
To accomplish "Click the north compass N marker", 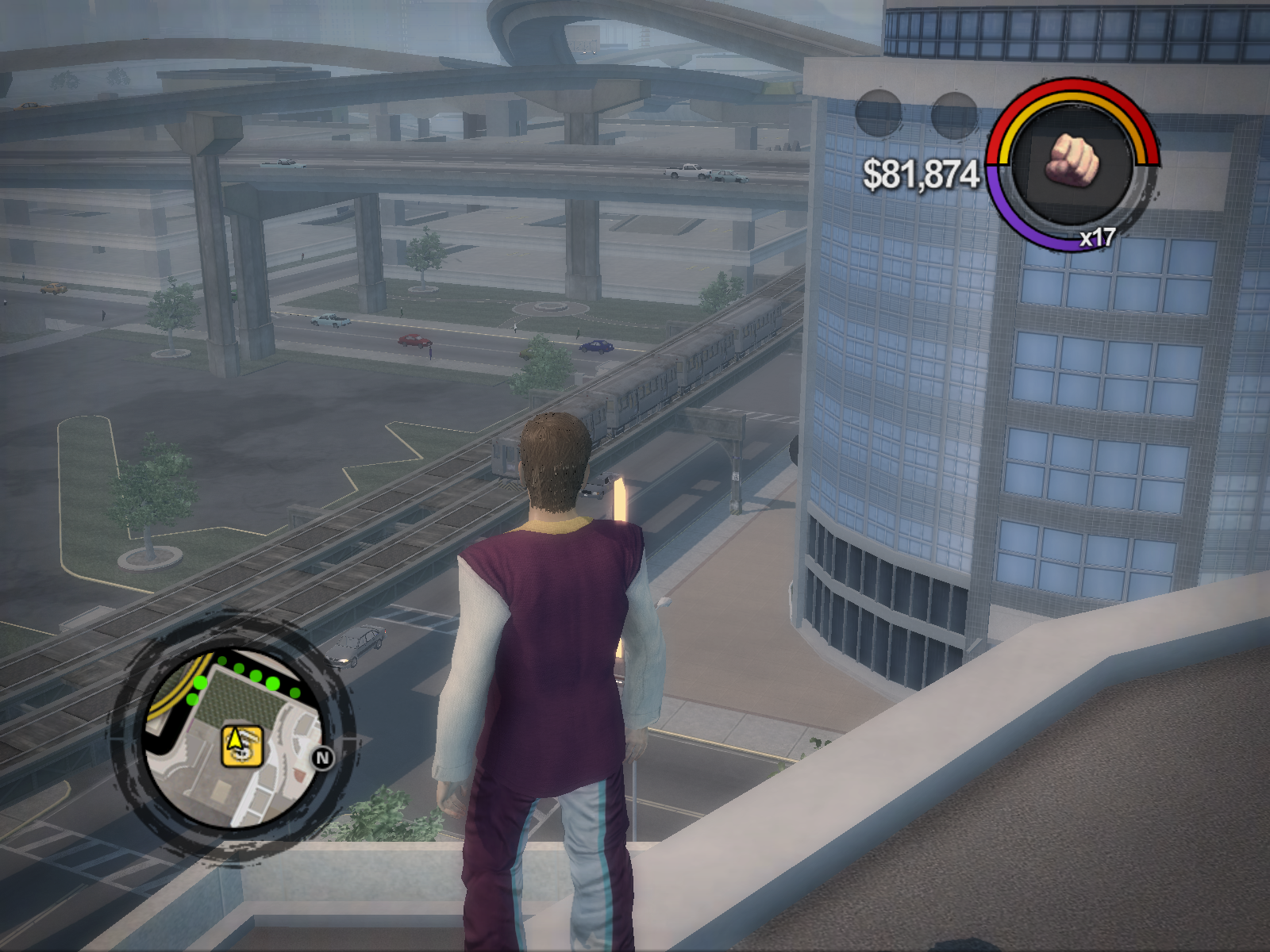I will pyautogui.click(x=323, y=758).
